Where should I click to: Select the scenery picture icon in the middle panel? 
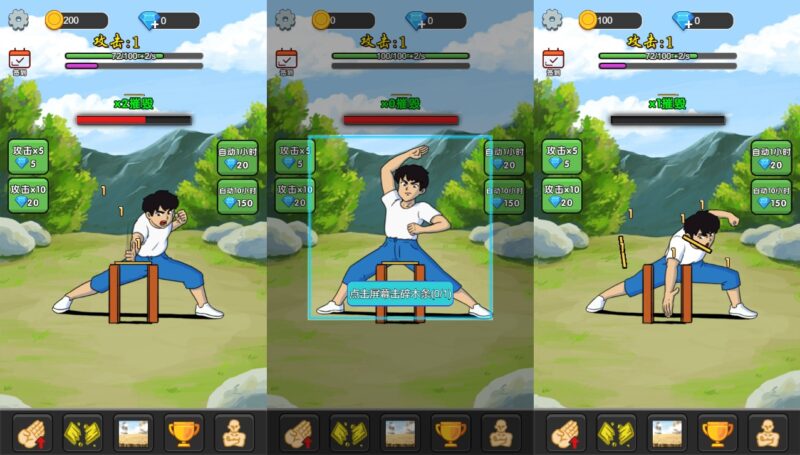point(400,432)
